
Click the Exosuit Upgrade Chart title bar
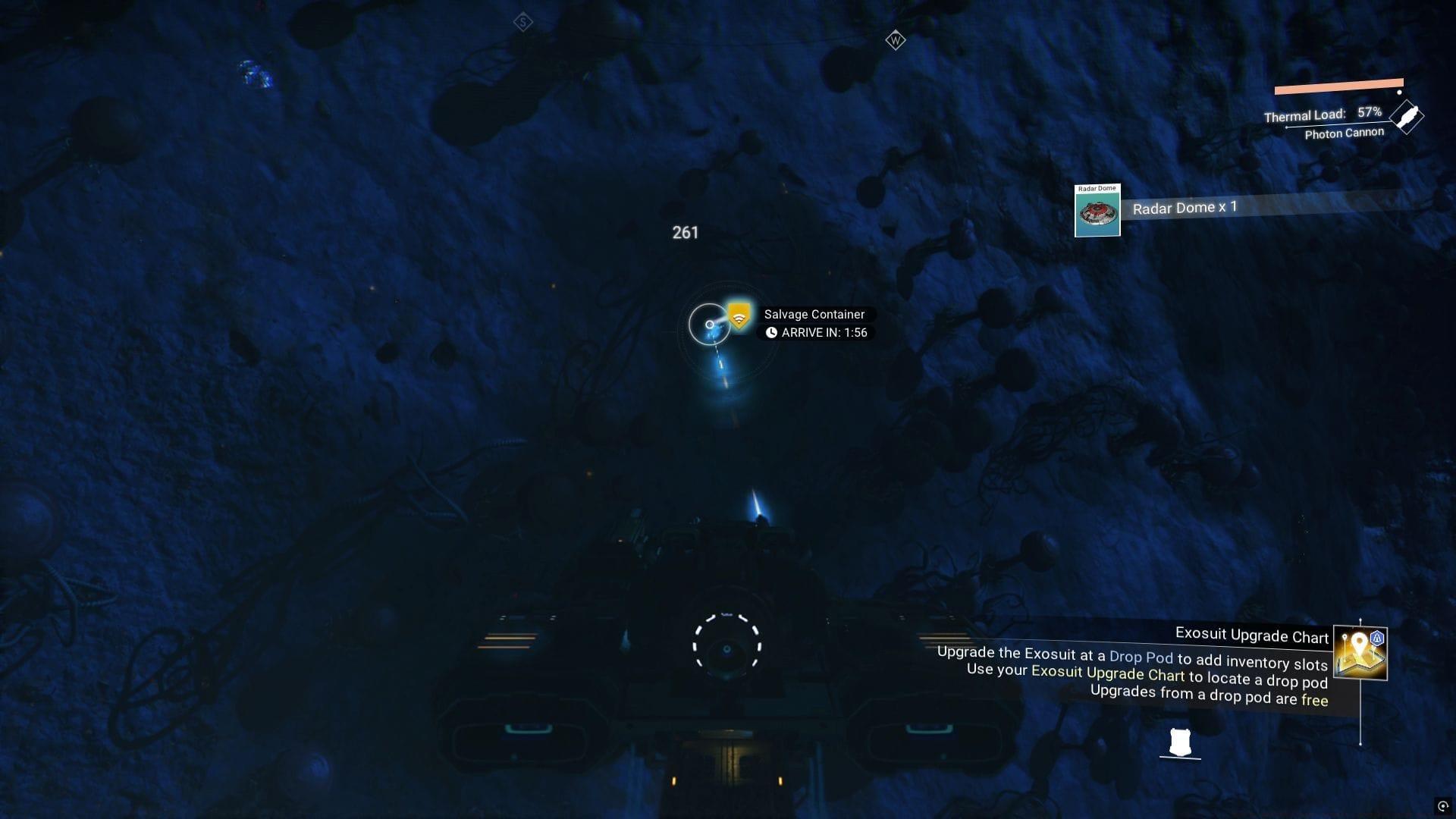[x=1252, y=636]
